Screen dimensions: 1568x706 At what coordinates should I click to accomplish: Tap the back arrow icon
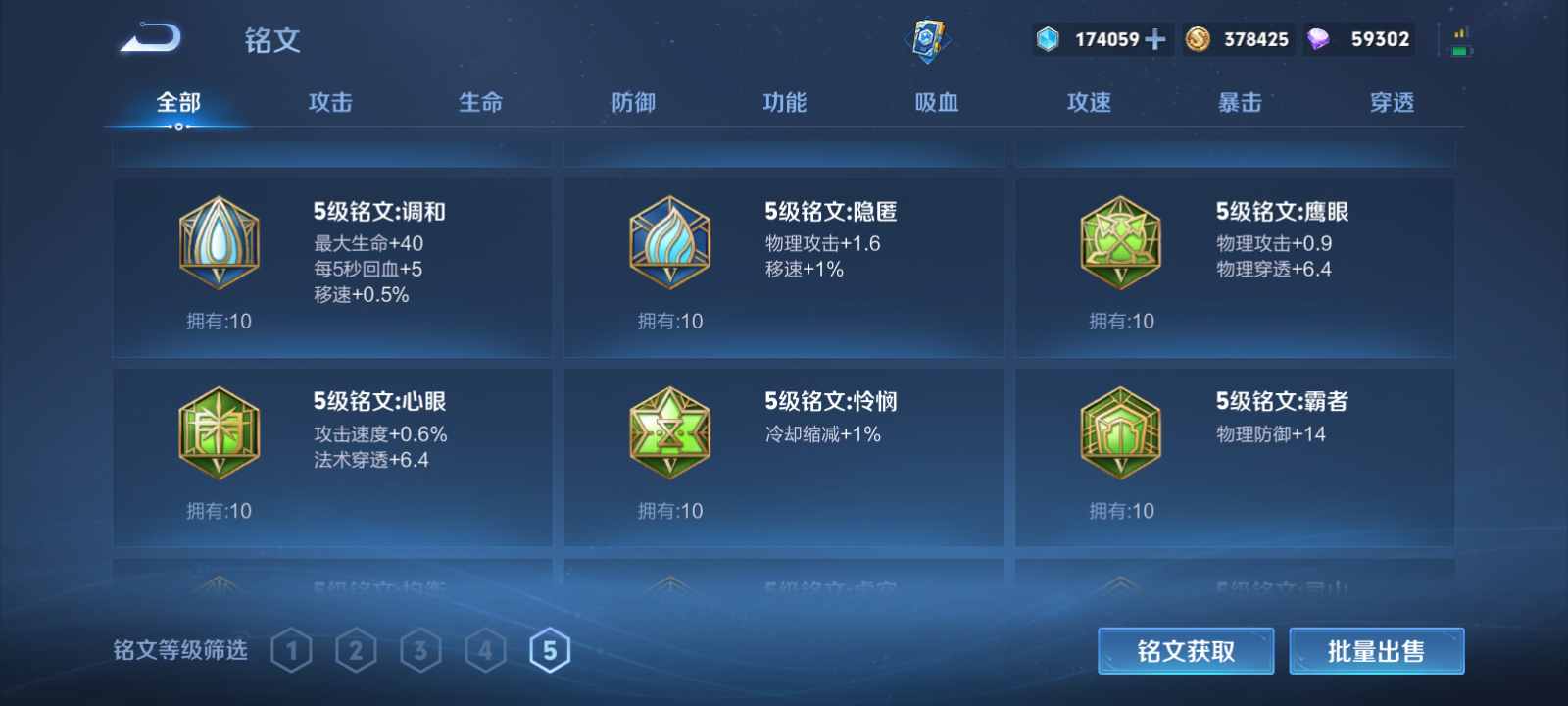pyautogui.click(x=149, y=37)
